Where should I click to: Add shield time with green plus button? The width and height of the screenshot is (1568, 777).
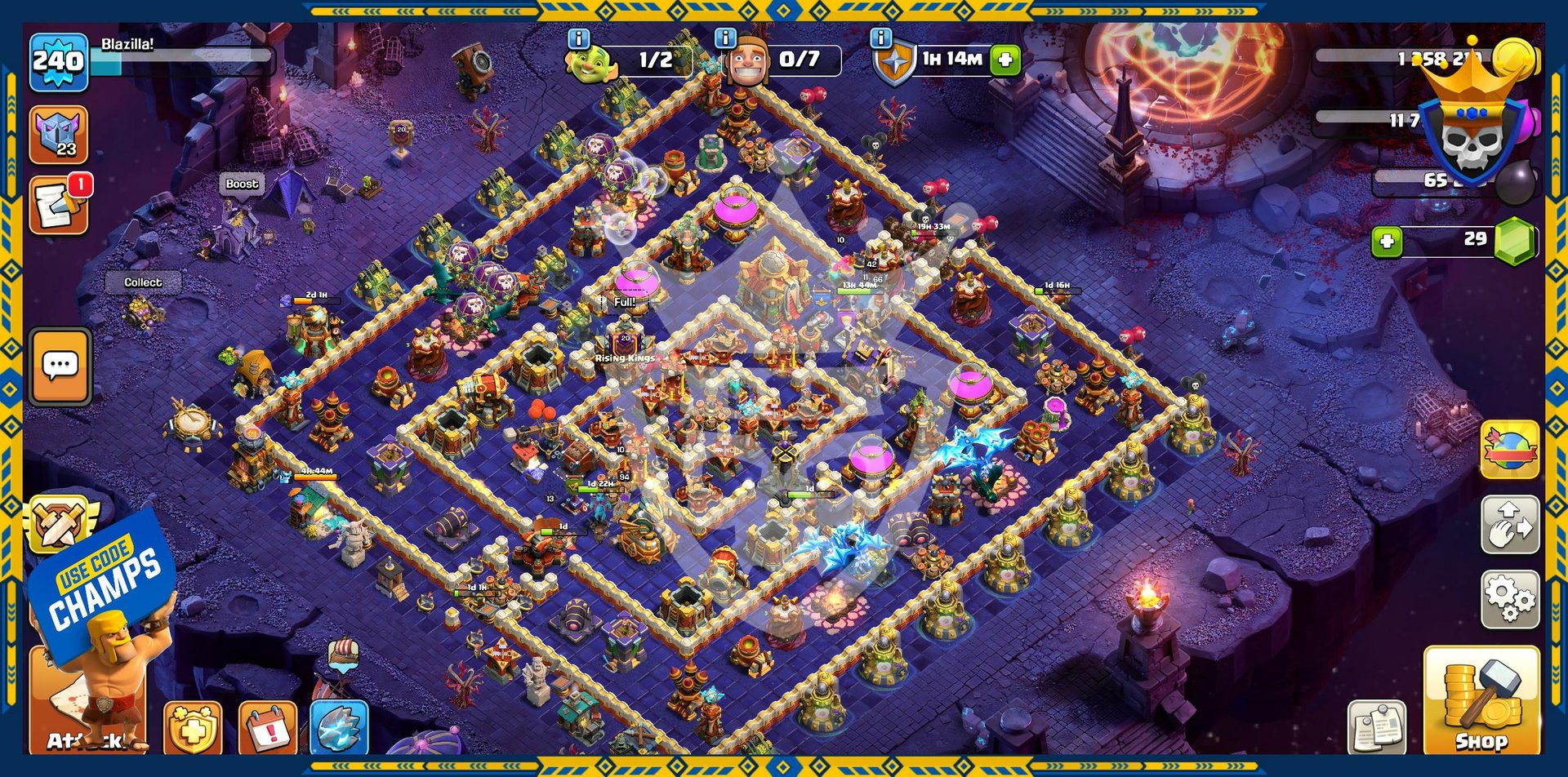pos(1005,60)
